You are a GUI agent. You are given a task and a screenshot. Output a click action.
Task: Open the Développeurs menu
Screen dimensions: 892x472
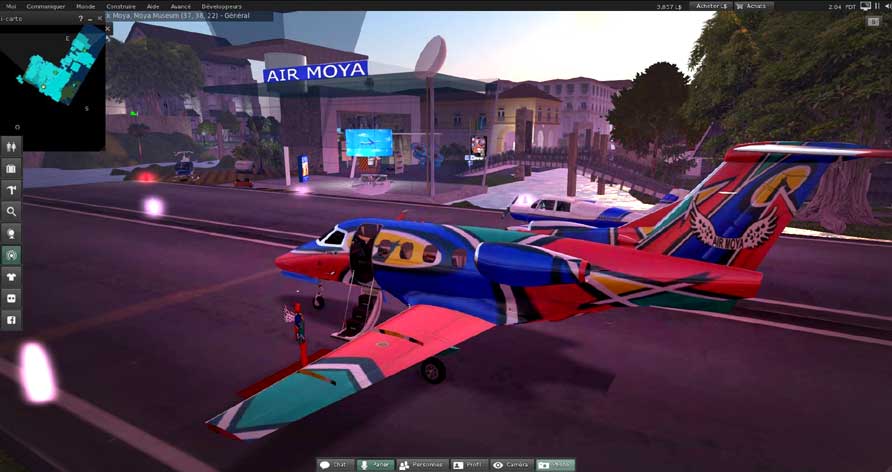(221, 6)
